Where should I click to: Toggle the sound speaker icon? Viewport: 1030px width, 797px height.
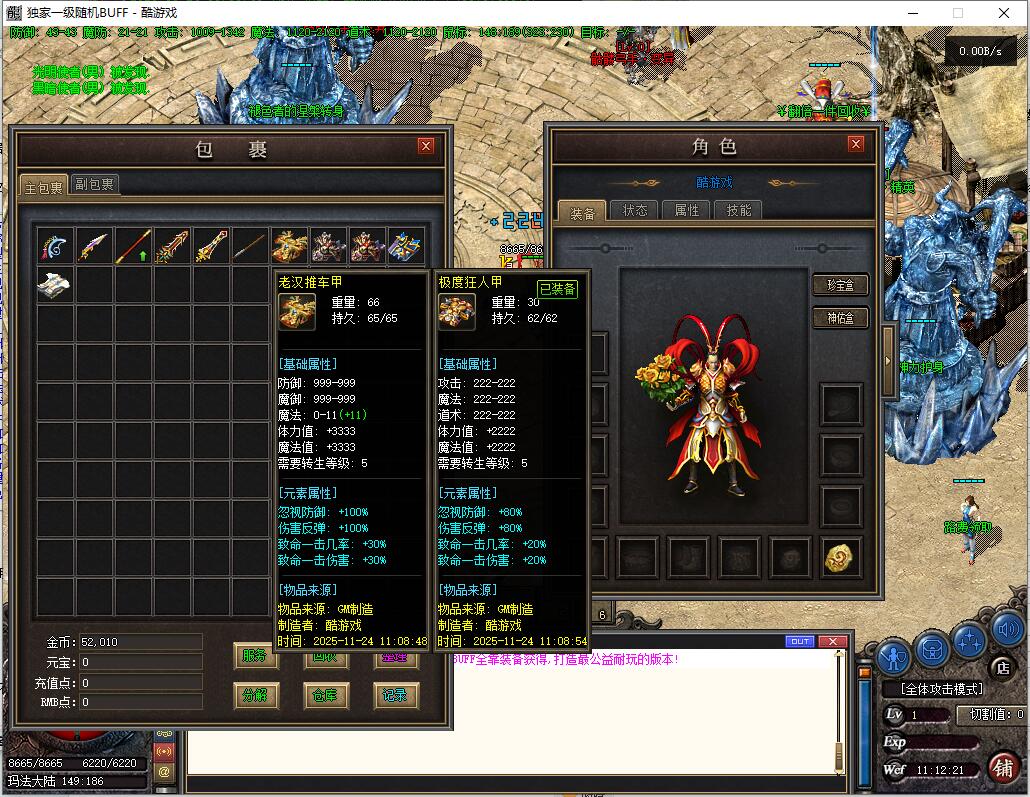[x=1007, y=630]
